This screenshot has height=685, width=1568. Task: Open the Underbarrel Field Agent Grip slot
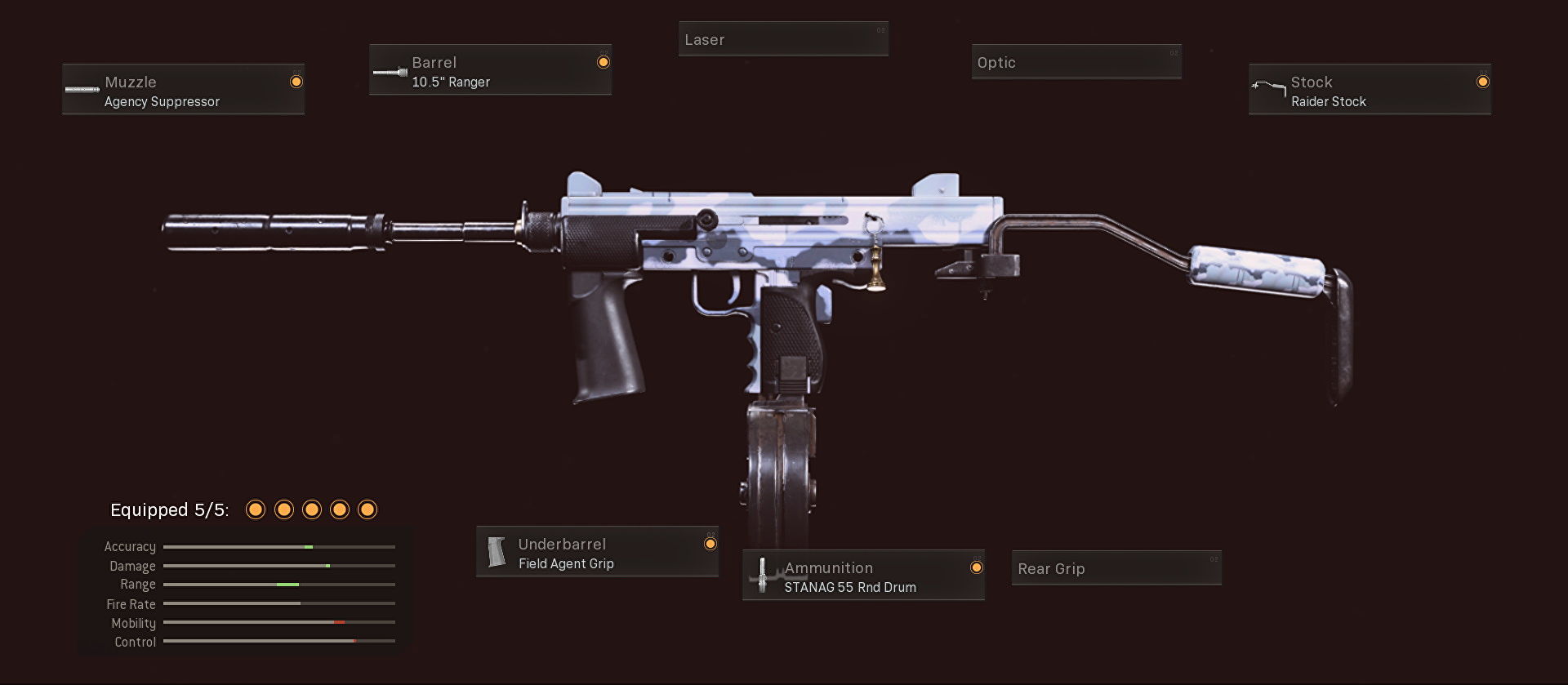597,552
